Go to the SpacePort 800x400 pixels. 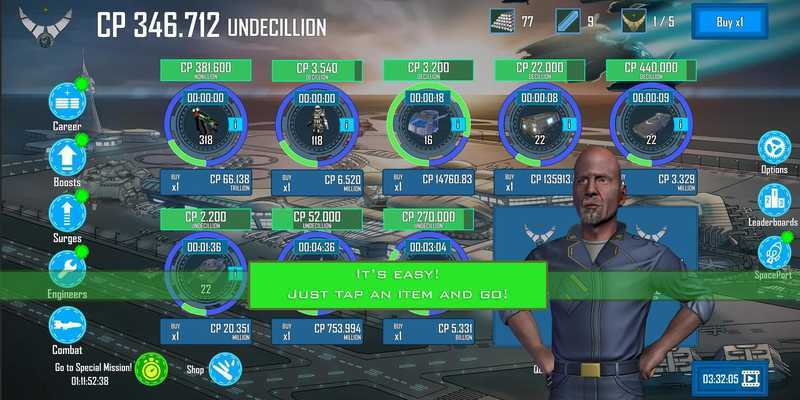tap(774, 253)
